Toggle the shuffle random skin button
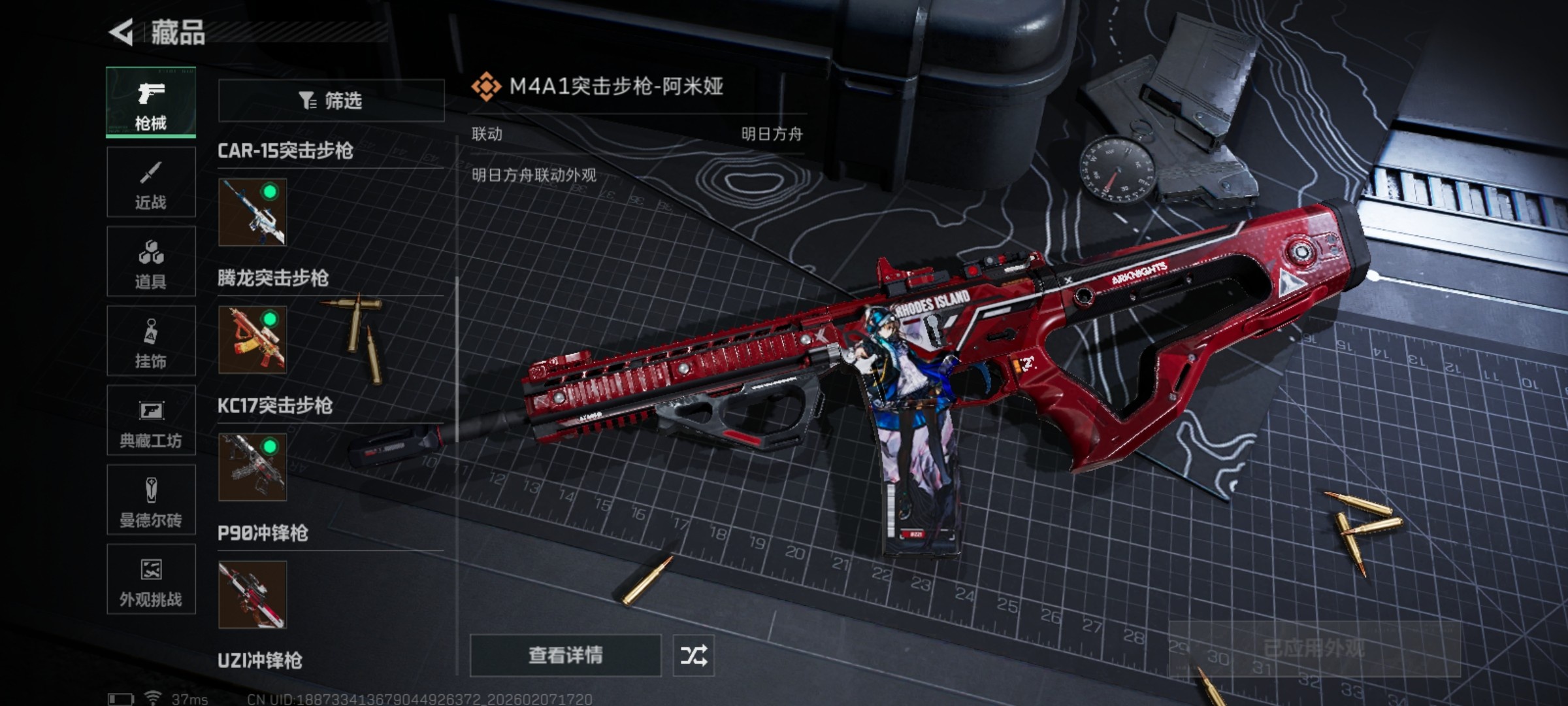 (693, 655)
